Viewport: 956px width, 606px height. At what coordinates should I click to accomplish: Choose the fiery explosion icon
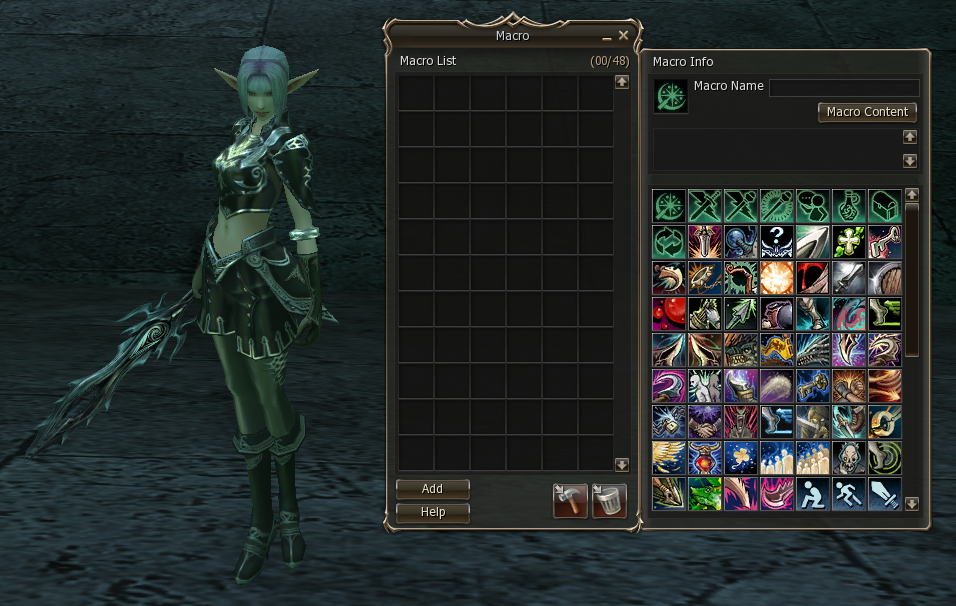click(776, 277)
